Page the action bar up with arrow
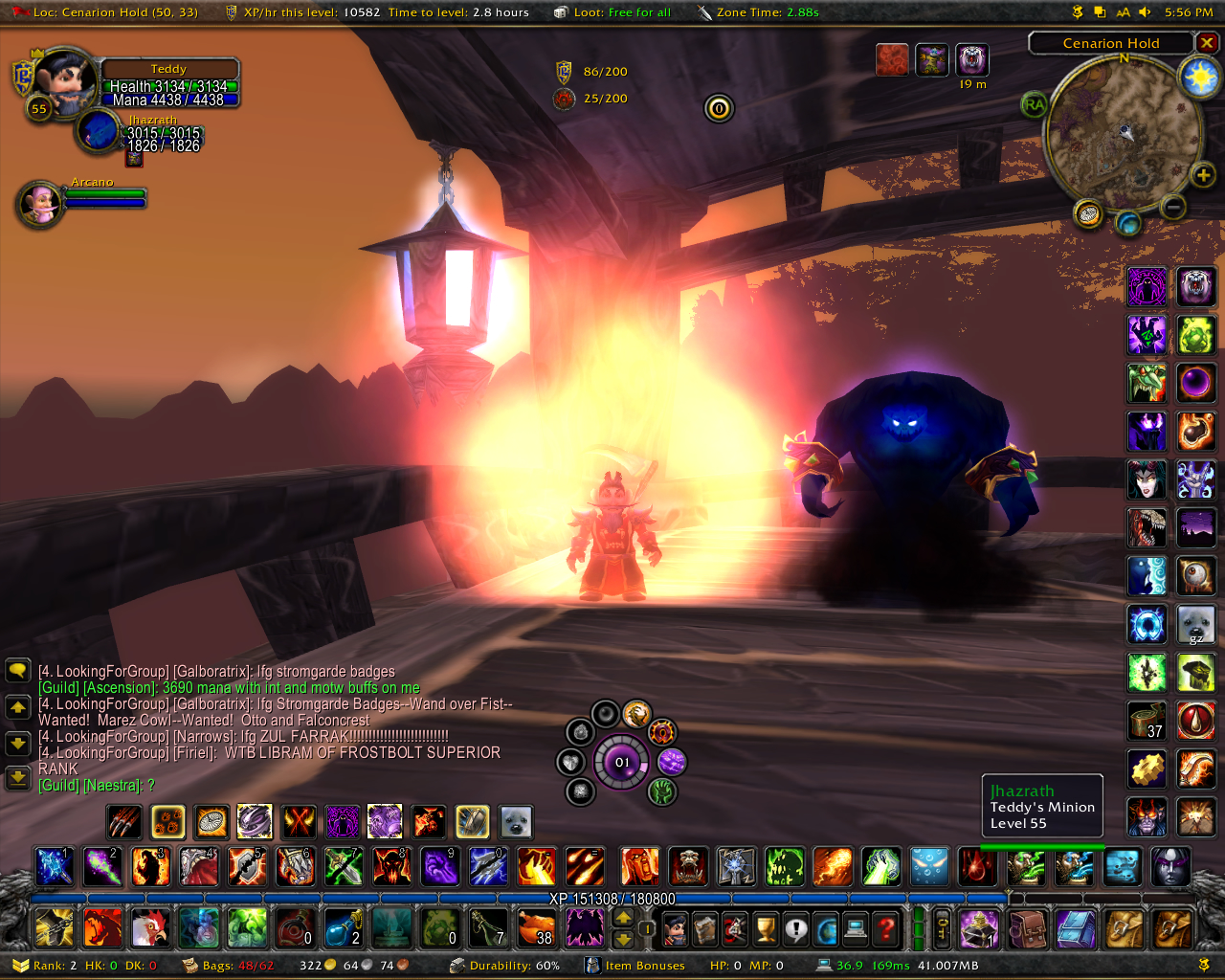1225x980 pixels. 623,918
